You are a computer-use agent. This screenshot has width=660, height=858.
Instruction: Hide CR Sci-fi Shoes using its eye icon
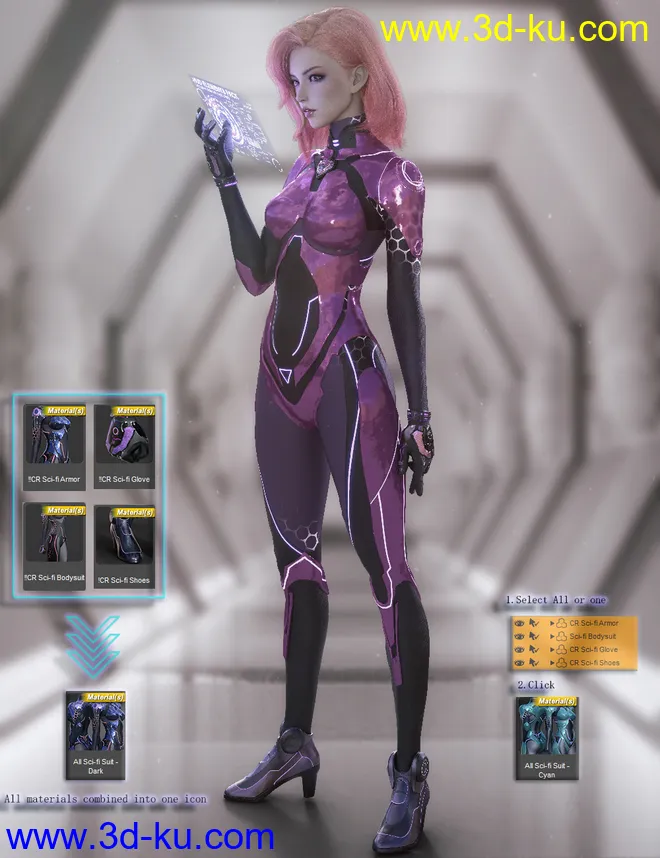coord(518,662)
